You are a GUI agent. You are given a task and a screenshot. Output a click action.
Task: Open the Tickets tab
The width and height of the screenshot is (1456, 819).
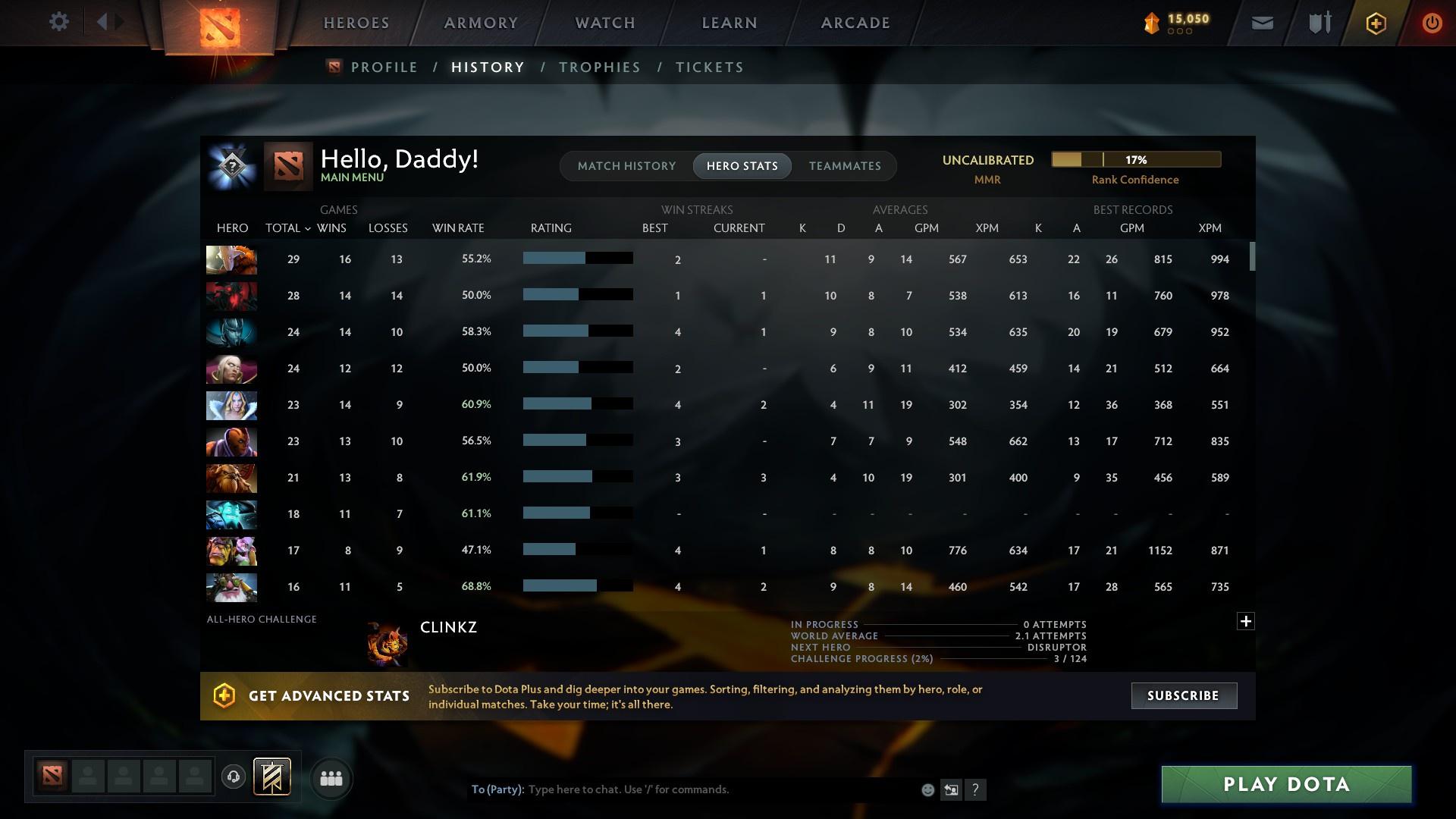click(x=709, y=67)
